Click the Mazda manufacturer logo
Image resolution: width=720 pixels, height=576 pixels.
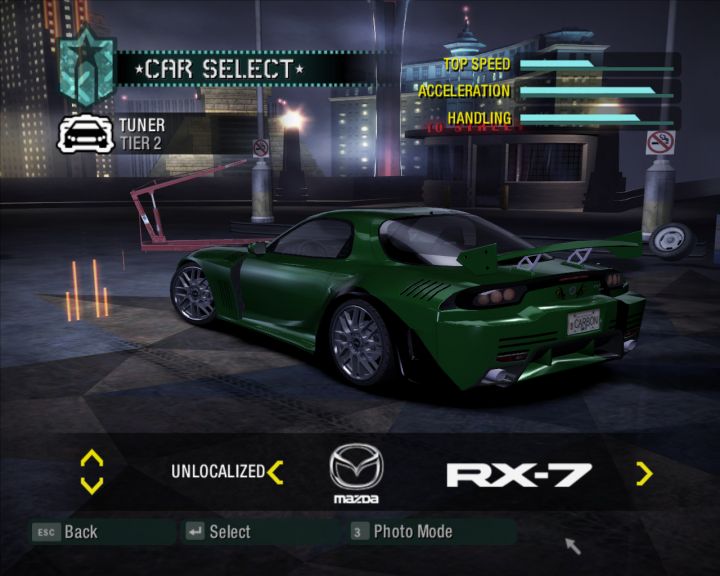356,472
